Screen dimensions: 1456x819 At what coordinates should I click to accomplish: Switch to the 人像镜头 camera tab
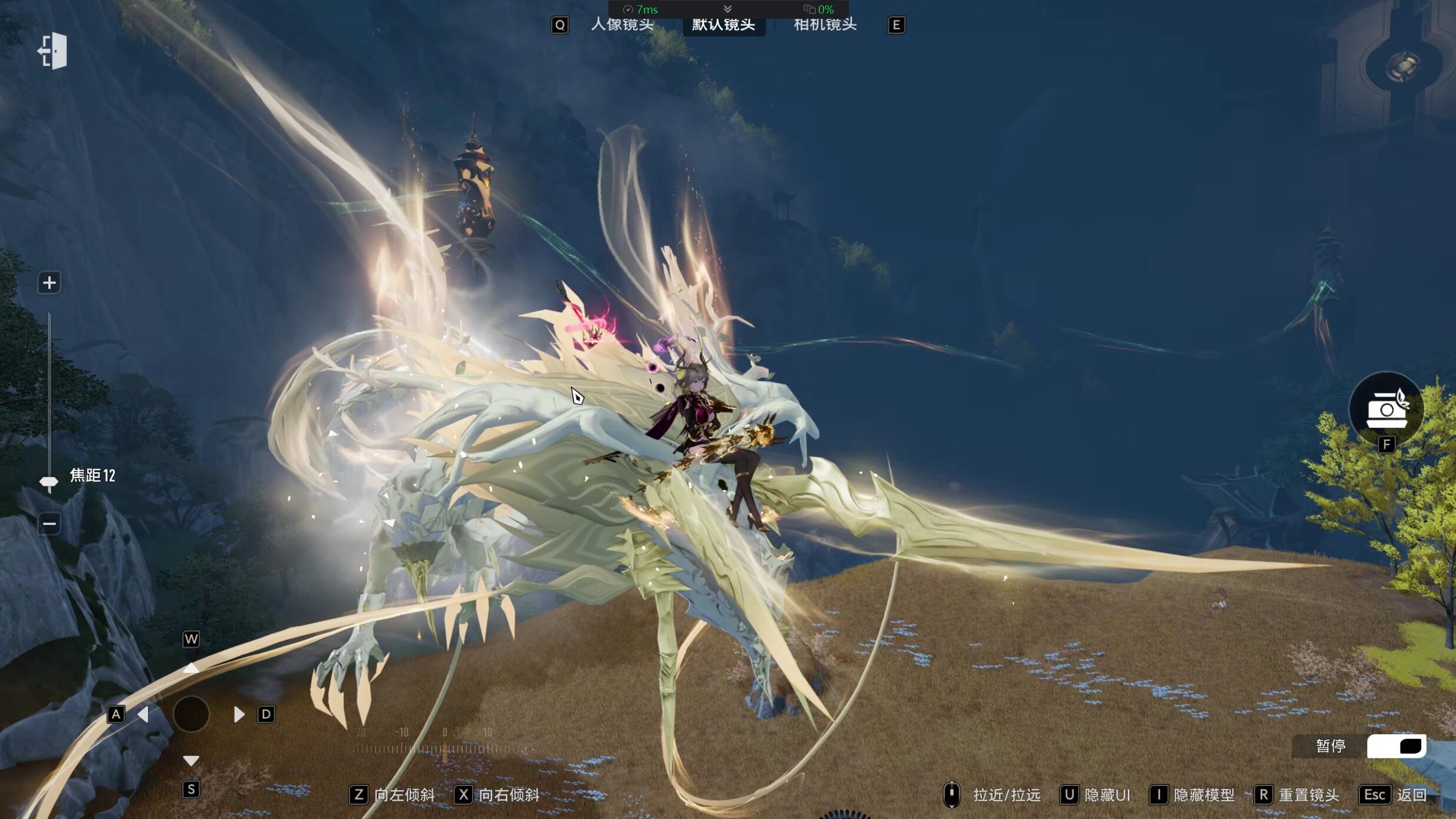(622, 25)
